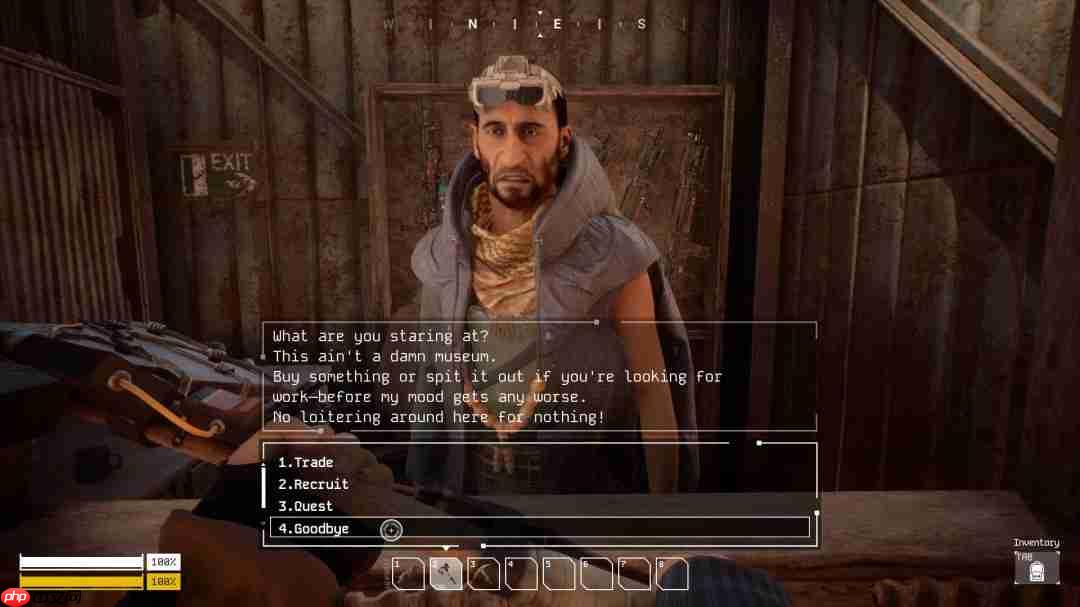Select the Recruit dialogue option
Viewport: 1080px width, 607px height.
click(313, 484)
